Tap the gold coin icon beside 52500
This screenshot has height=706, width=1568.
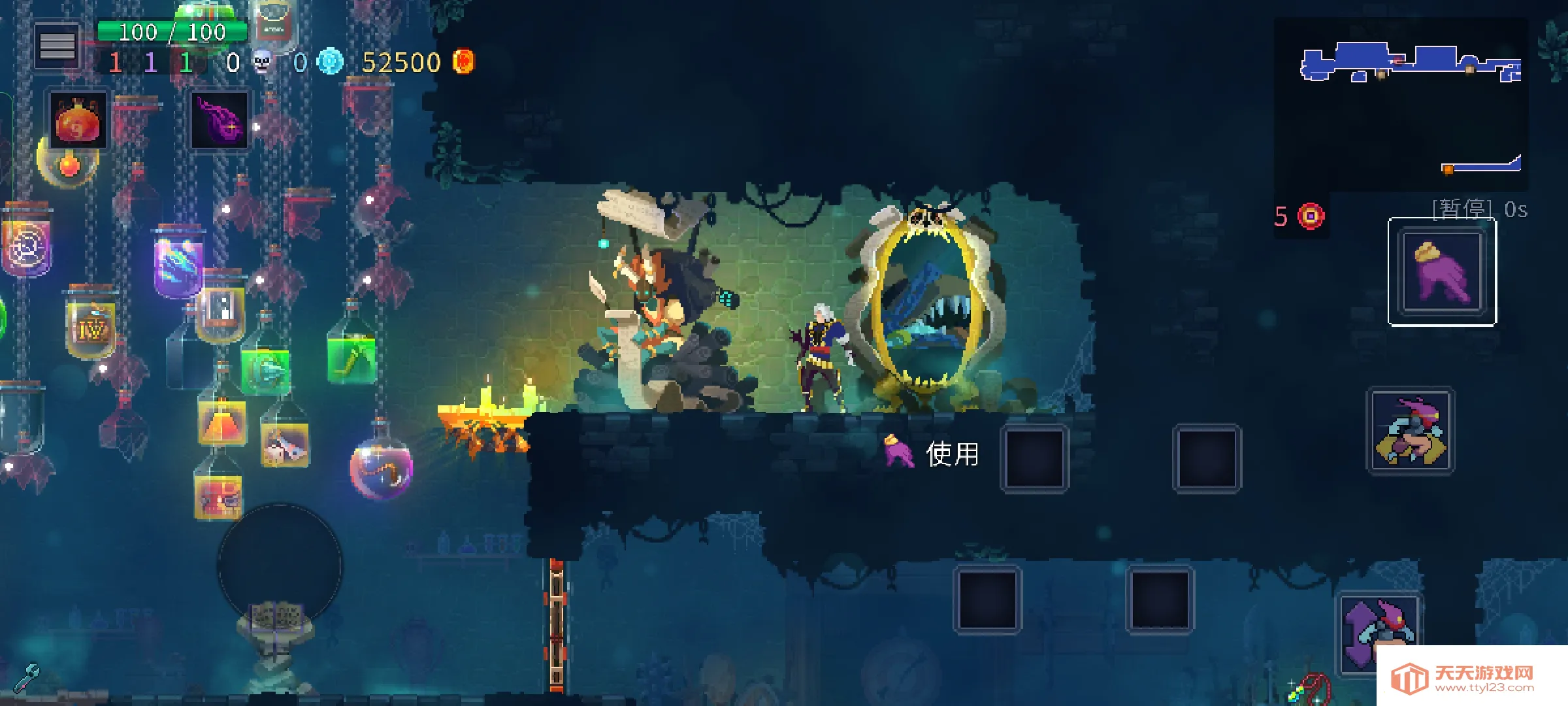click(465, 62)
